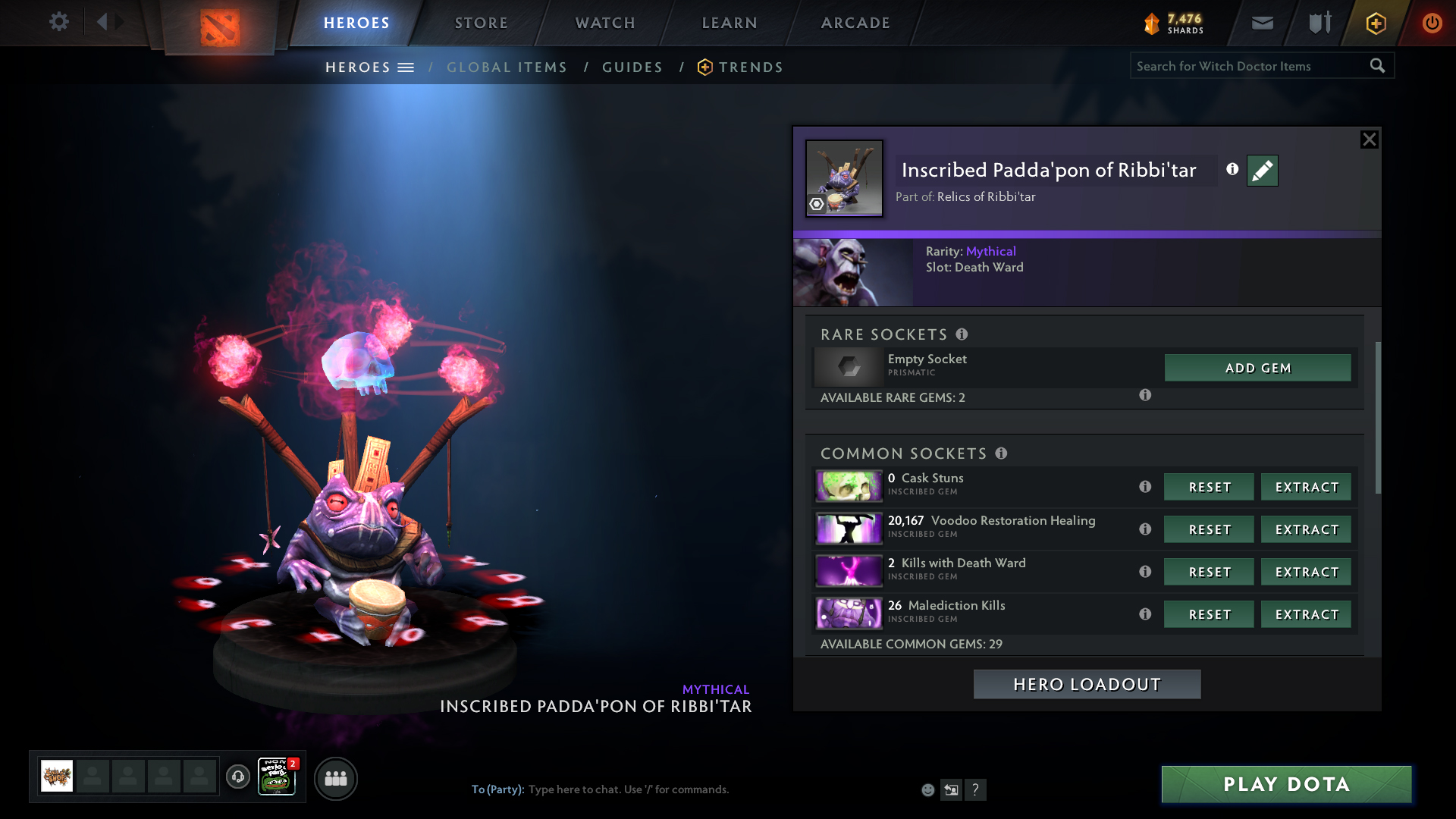View the Trends page

(x=751, y=67)
